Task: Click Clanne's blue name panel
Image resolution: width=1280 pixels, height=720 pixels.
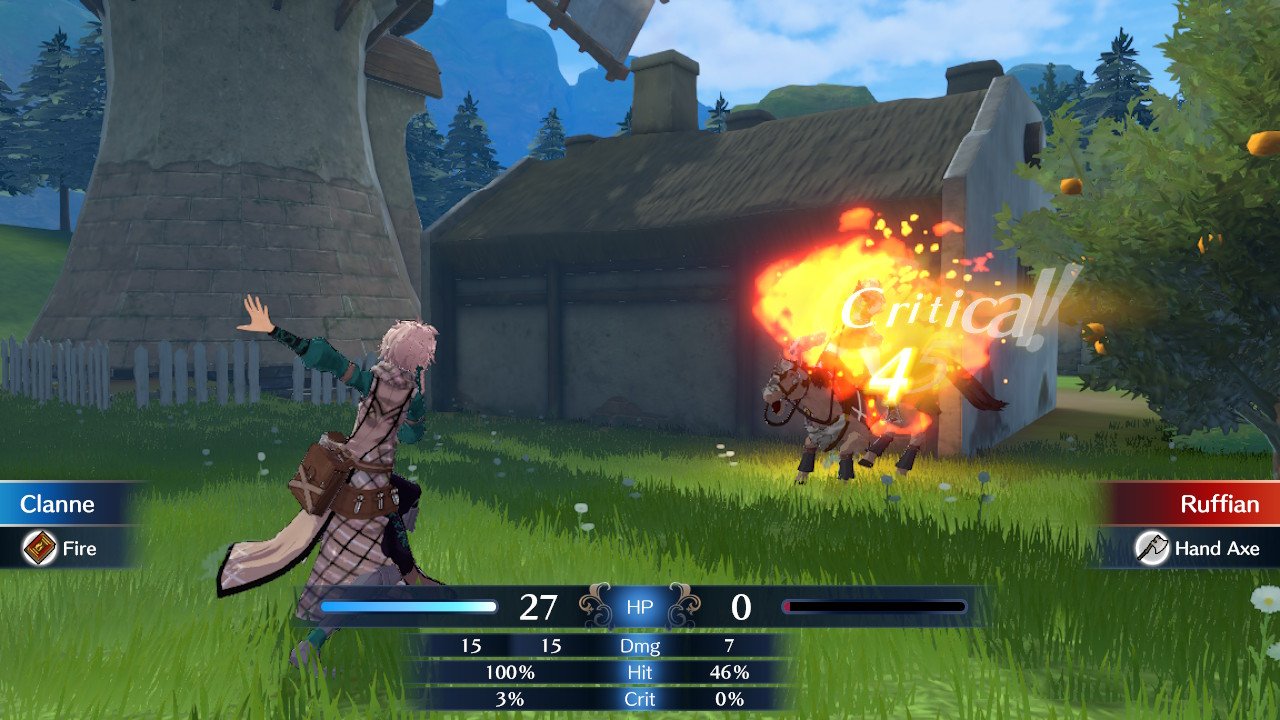Action: tap(62, 503)
